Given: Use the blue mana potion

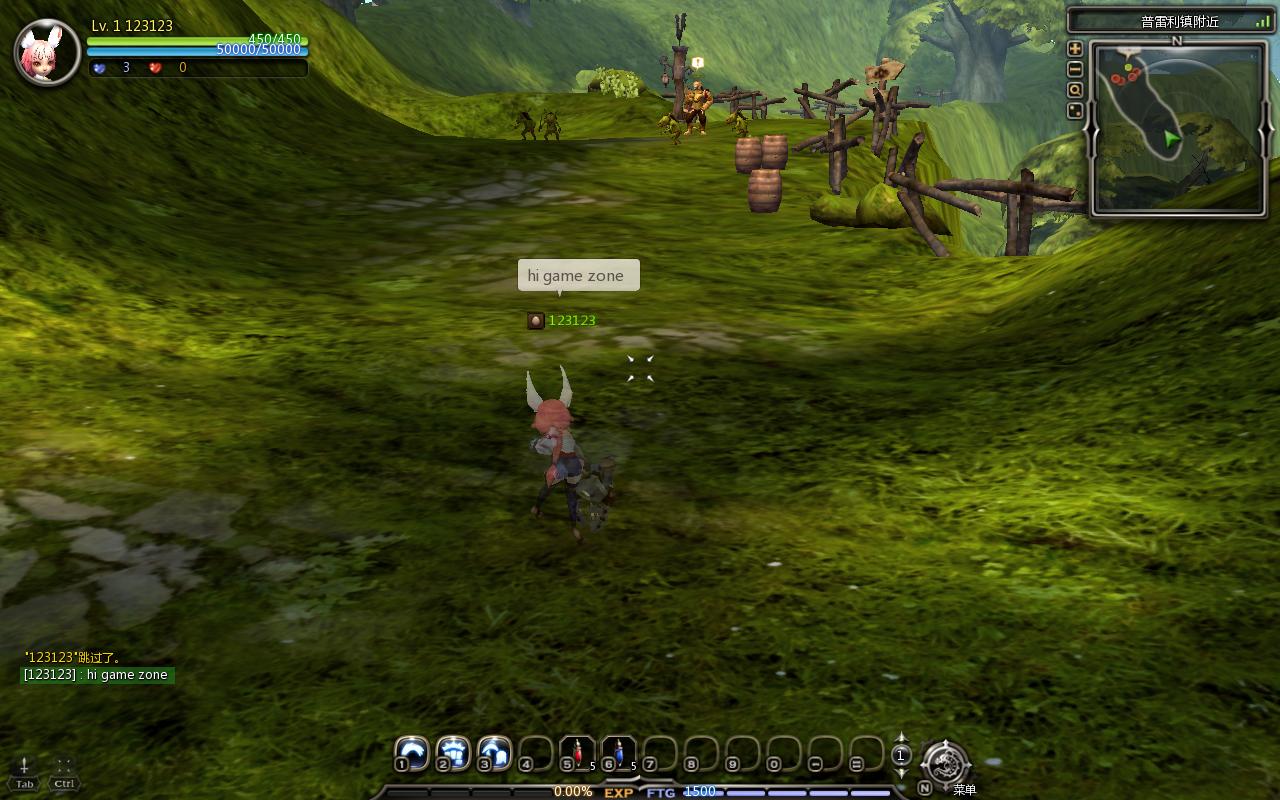Looking at the screenshot, I should click(618, 752).
